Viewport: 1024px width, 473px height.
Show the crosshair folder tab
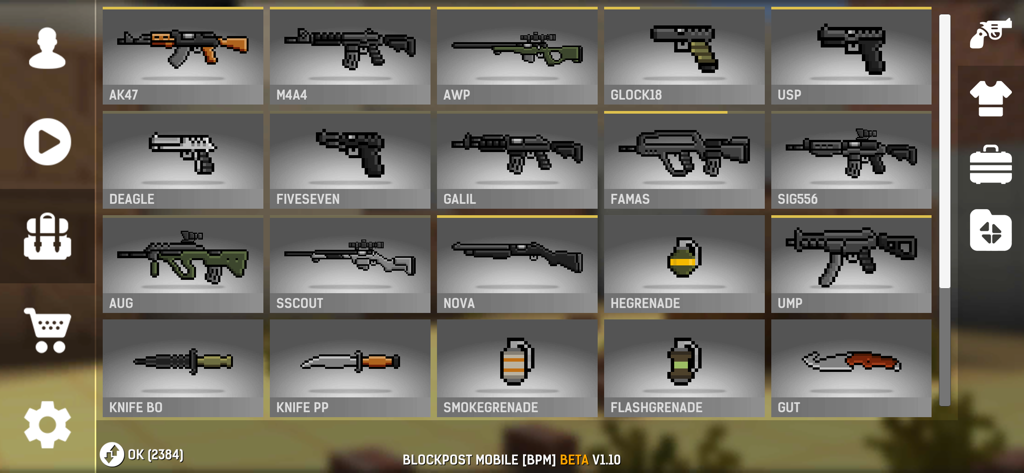click(x=990, y=230)
